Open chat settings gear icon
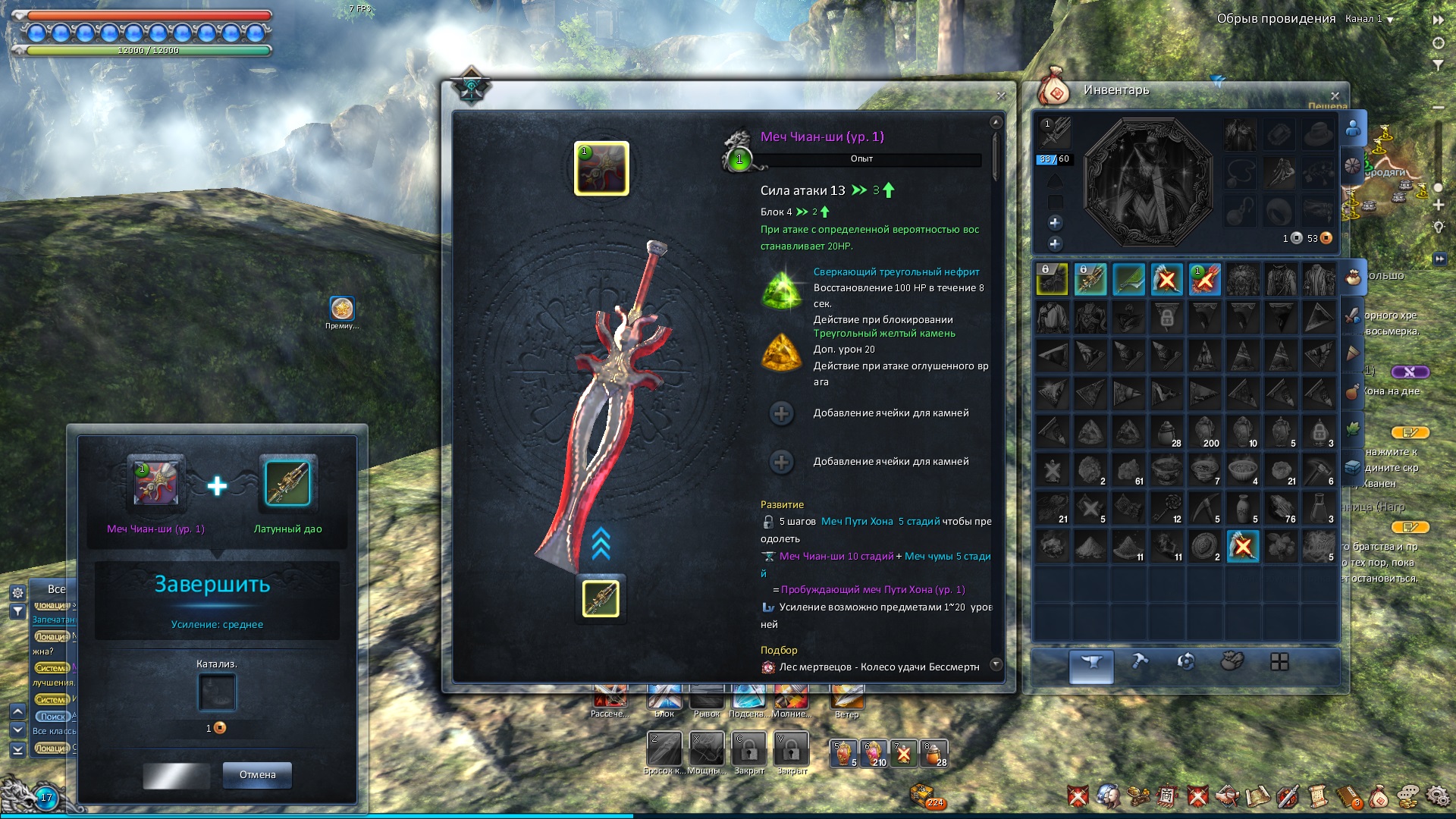 [17, 593]
